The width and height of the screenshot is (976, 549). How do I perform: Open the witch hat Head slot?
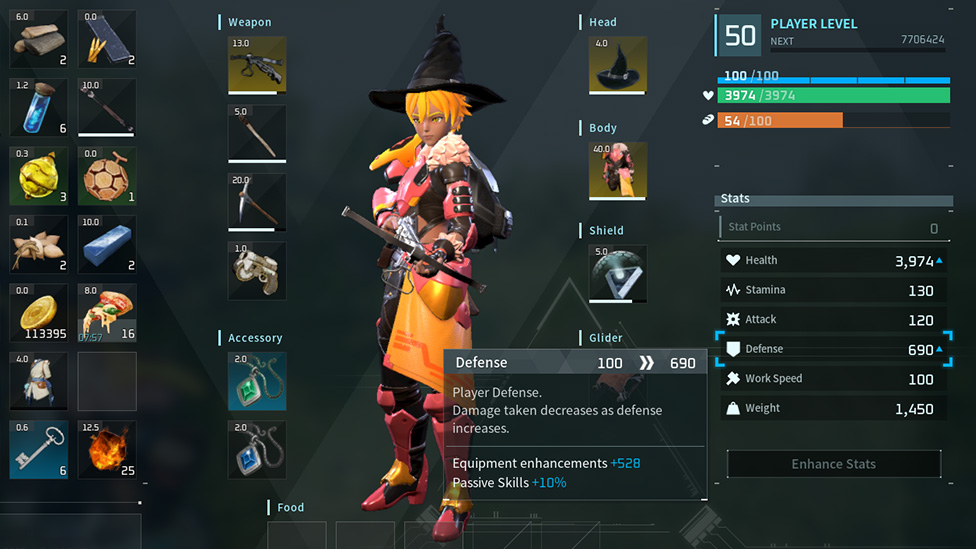(617, 65)
